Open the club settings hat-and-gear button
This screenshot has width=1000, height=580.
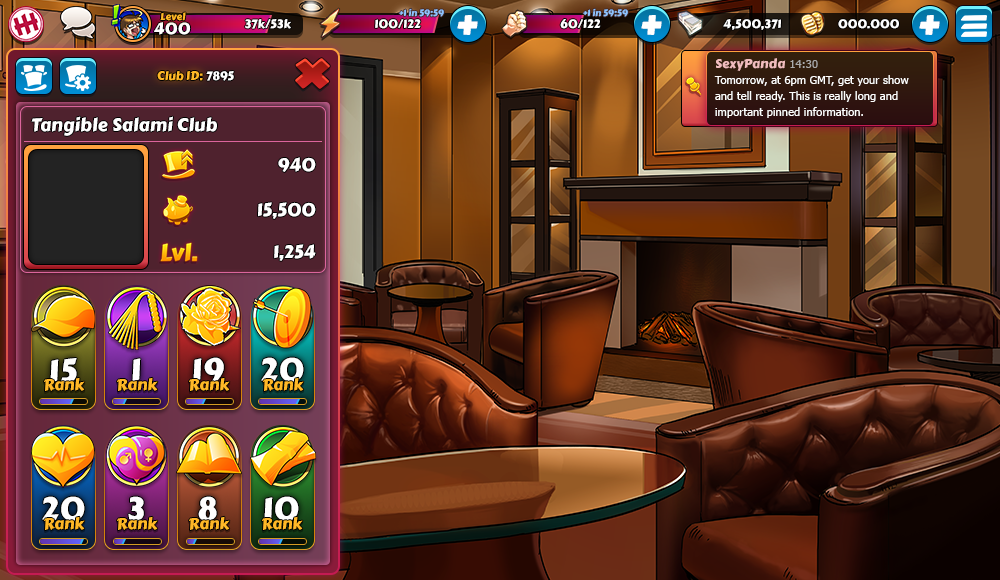78,76
